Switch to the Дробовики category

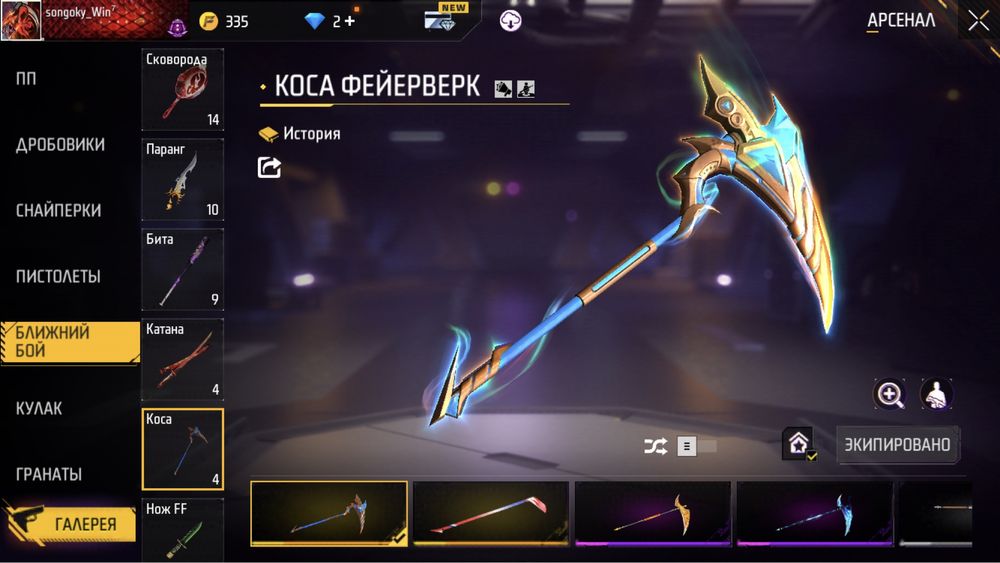tap(60, 145)
